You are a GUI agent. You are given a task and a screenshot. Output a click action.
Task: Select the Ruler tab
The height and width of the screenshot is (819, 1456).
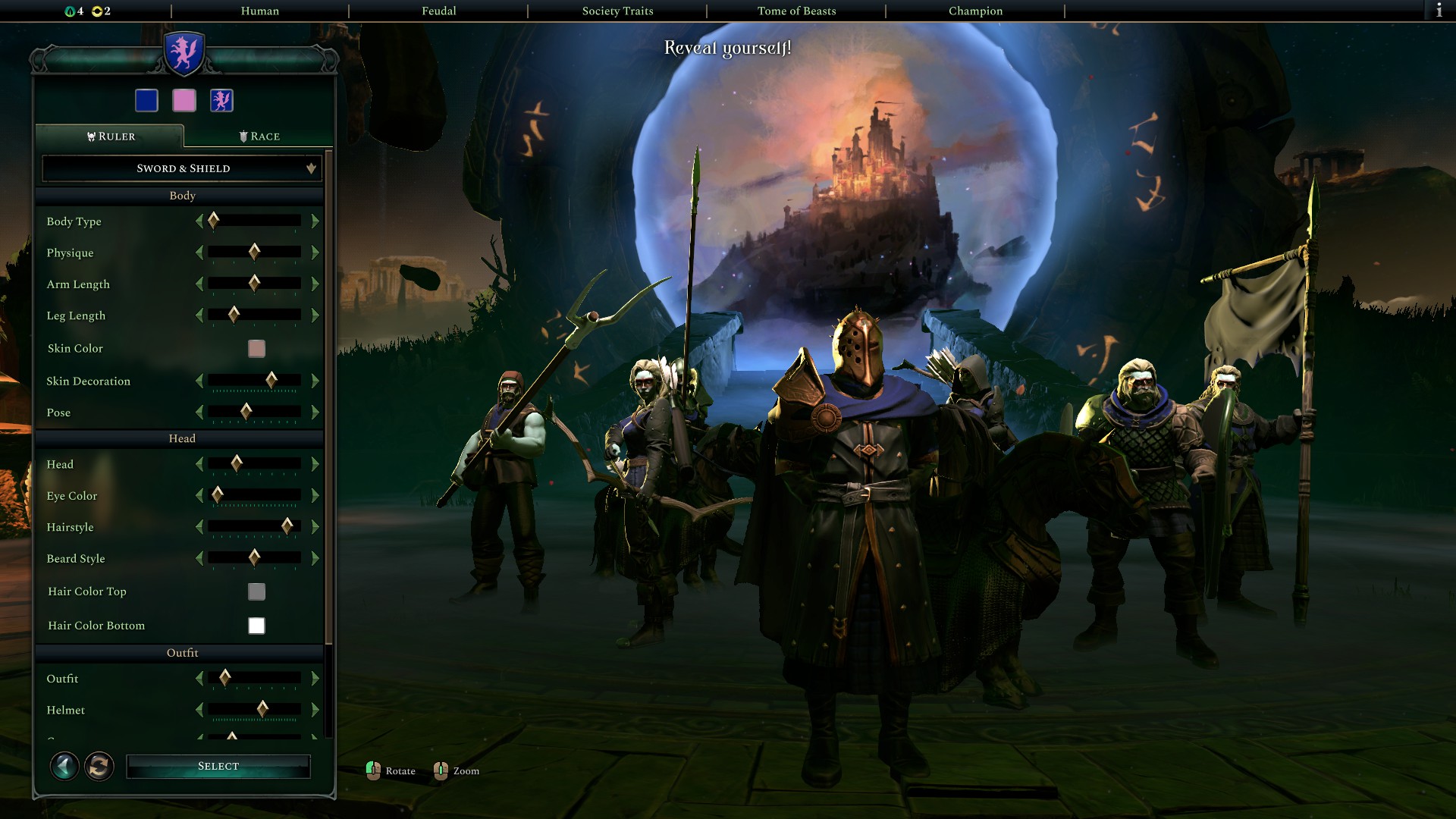(x=111, y=137)
